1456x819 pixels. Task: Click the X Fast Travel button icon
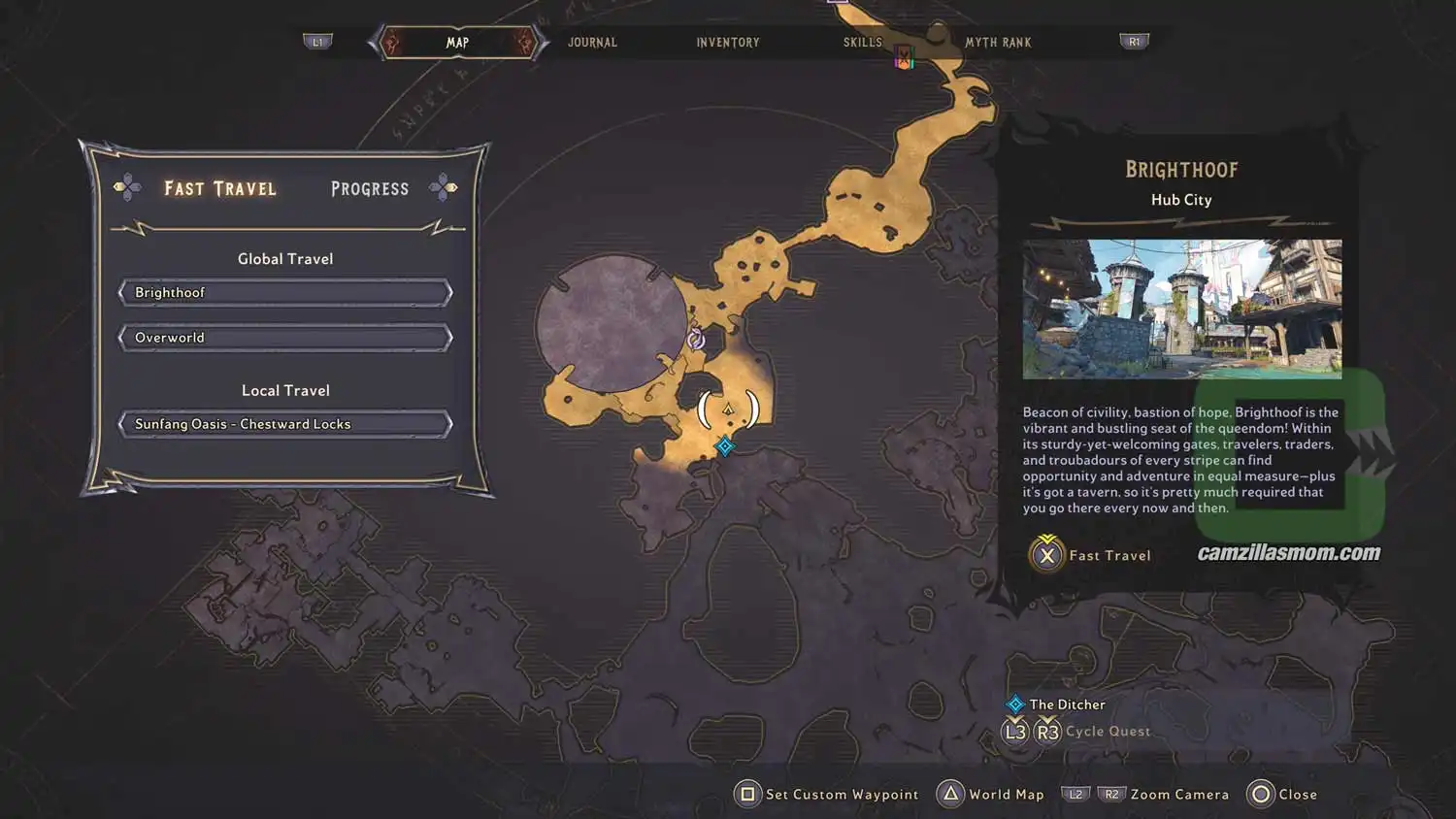click(x=1045, y=556)
